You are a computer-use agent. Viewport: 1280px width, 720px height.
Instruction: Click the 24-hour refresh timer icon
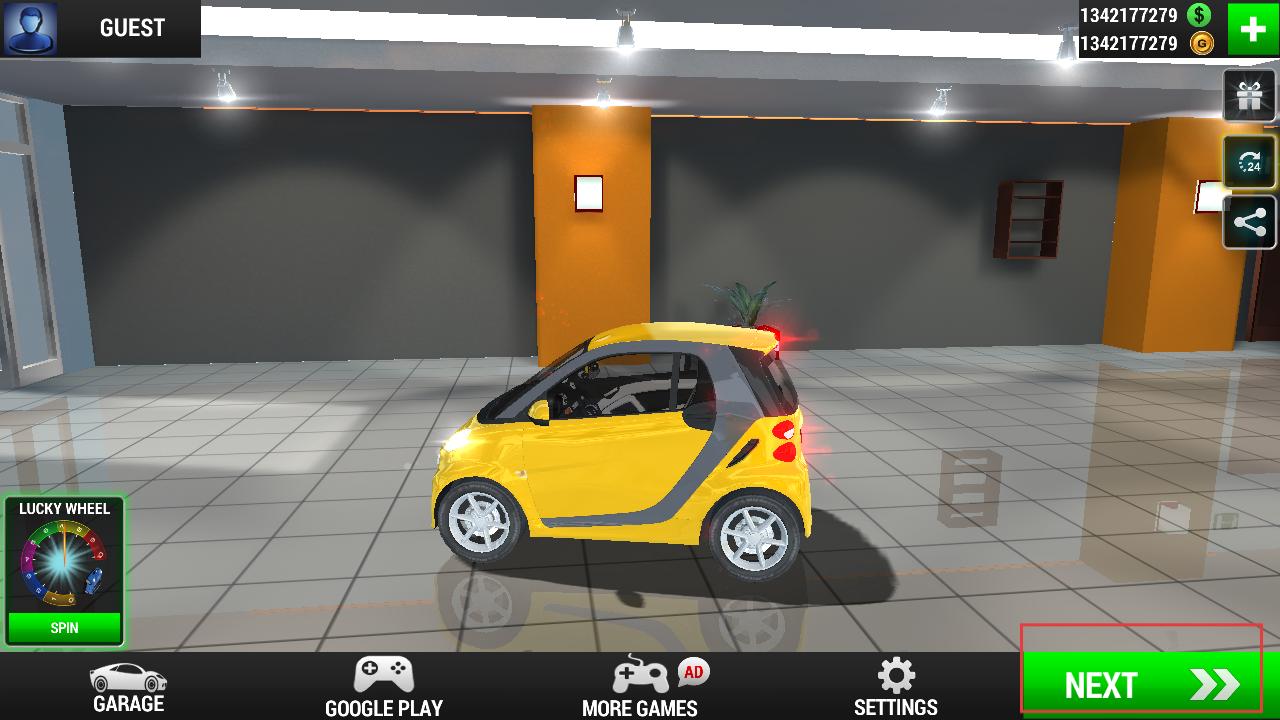1249,163
